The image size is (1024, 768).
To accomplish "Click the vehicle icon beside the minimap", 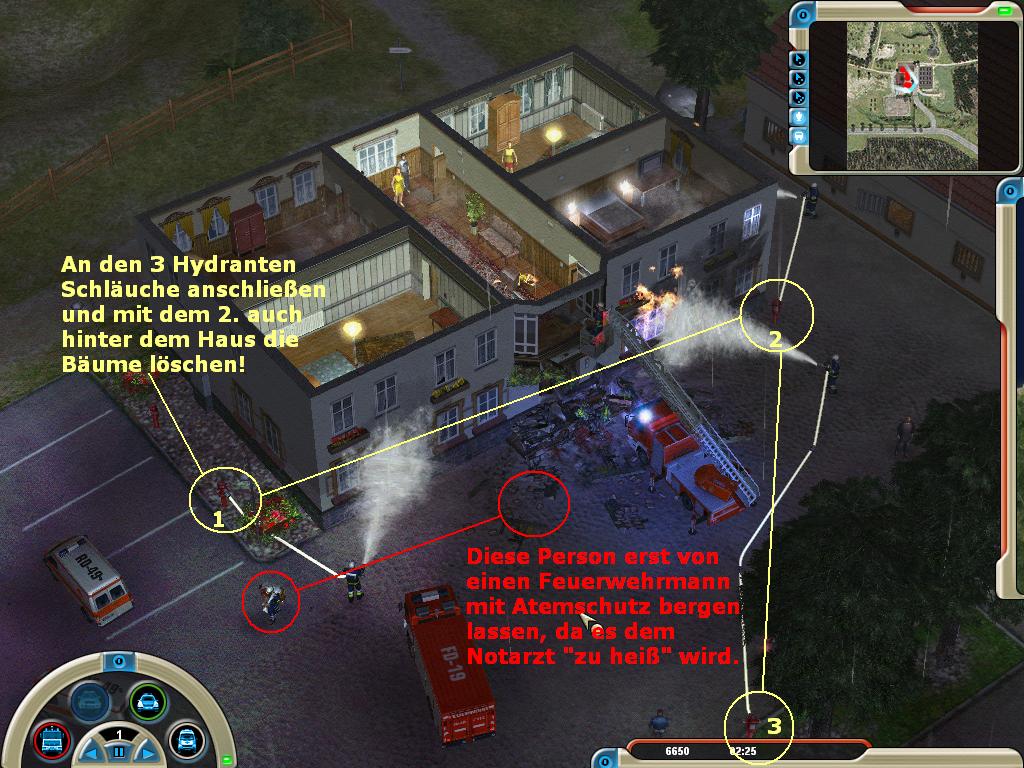I will pyautogui.click(x=799, y=135).
